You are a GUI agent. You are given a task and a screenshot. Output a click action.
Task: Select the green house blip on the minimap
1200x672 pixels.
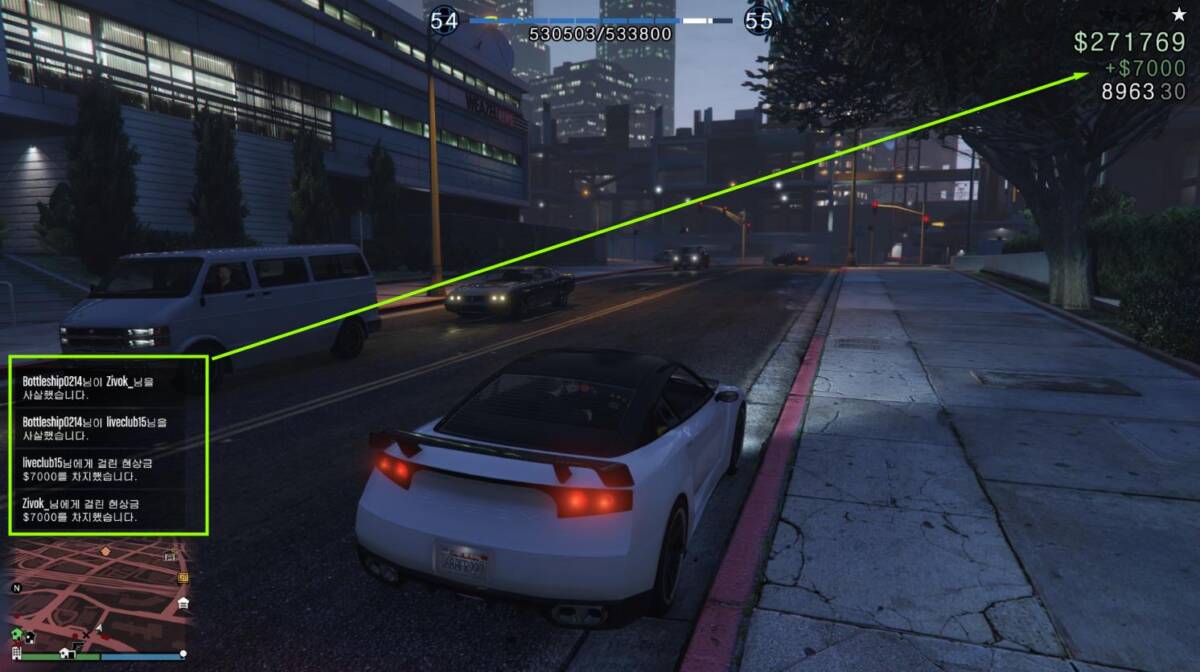(x=17, y=635)
